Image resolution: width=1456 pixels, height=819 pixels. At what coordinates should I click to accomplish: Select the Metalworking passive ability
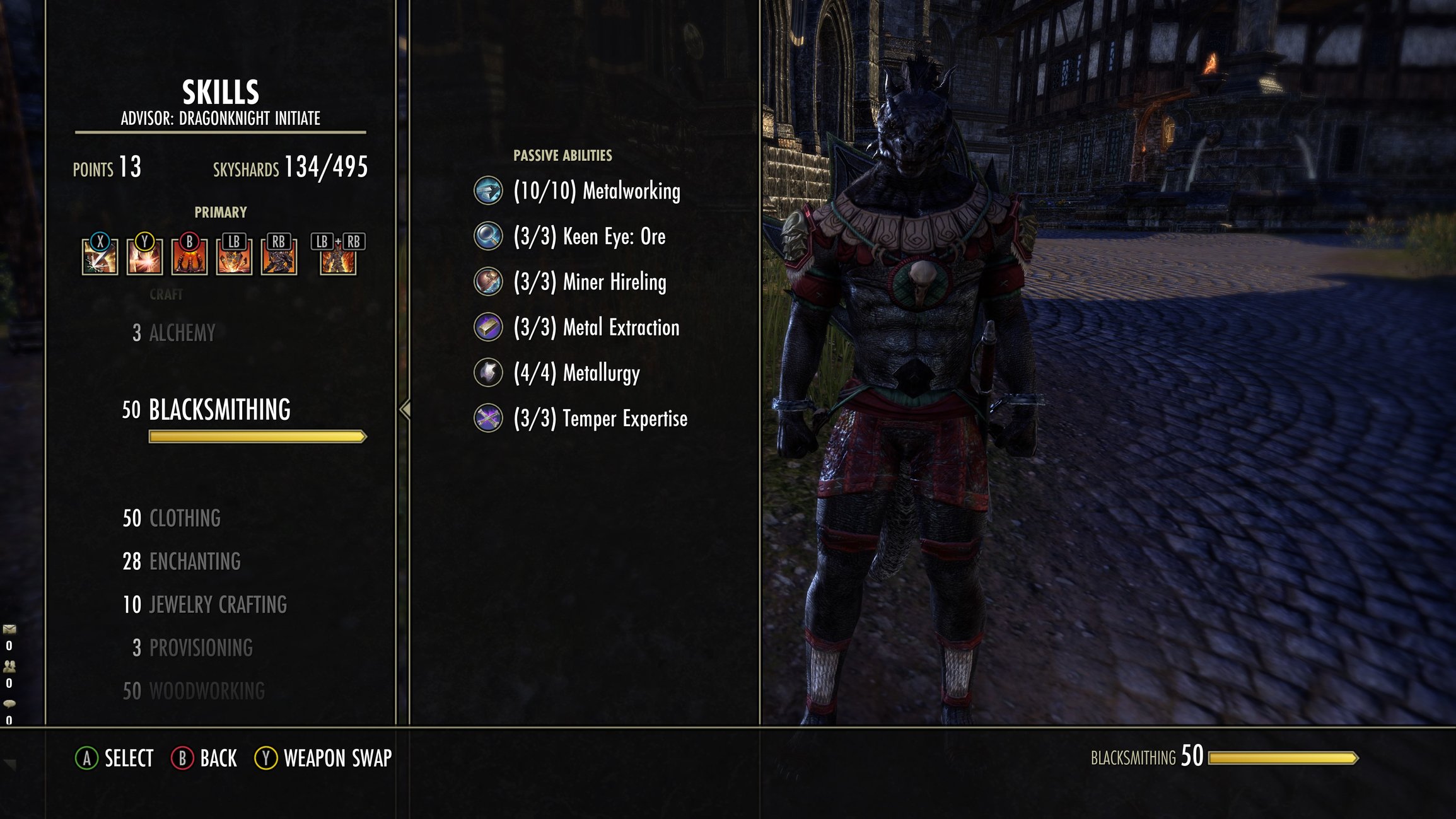596,191
